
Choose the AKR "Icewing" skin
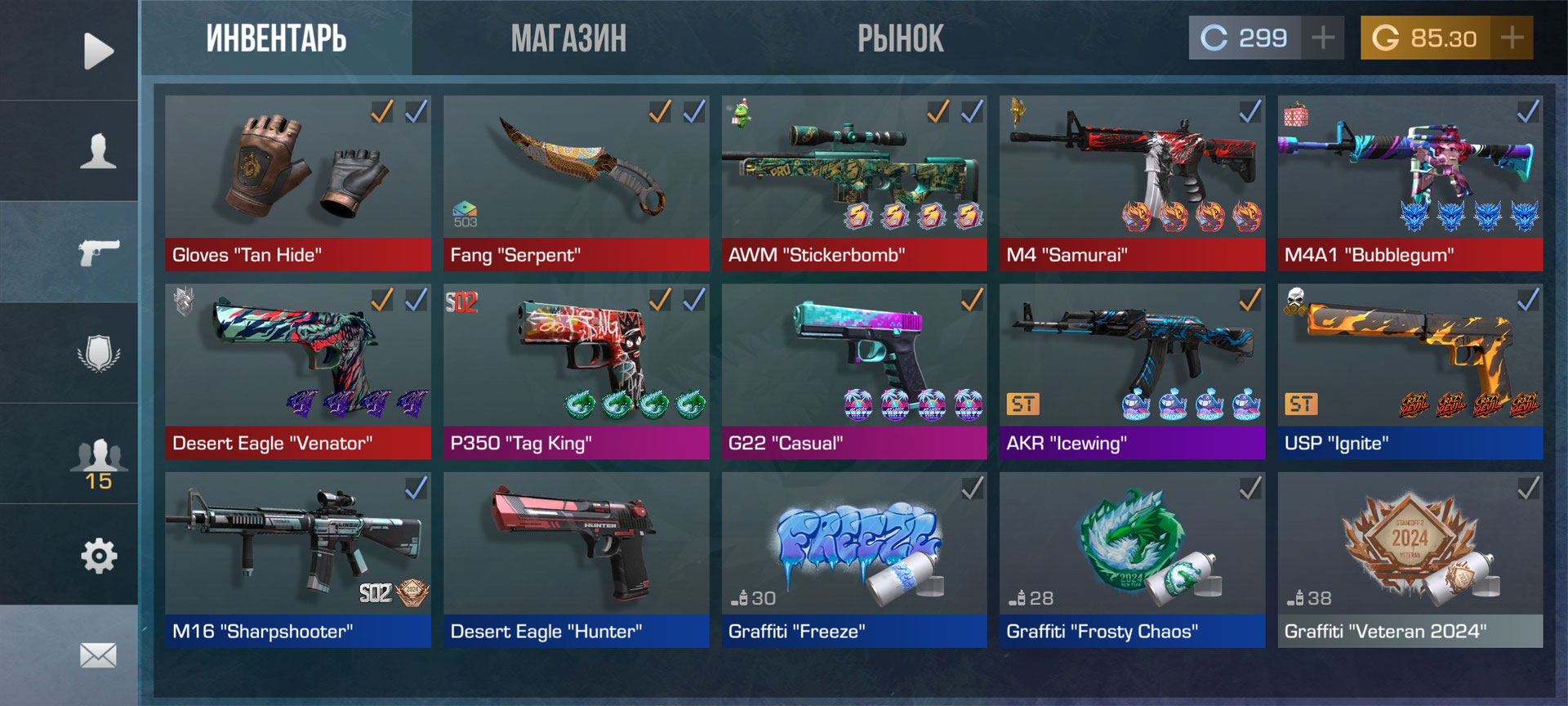tap(1132, 371)
